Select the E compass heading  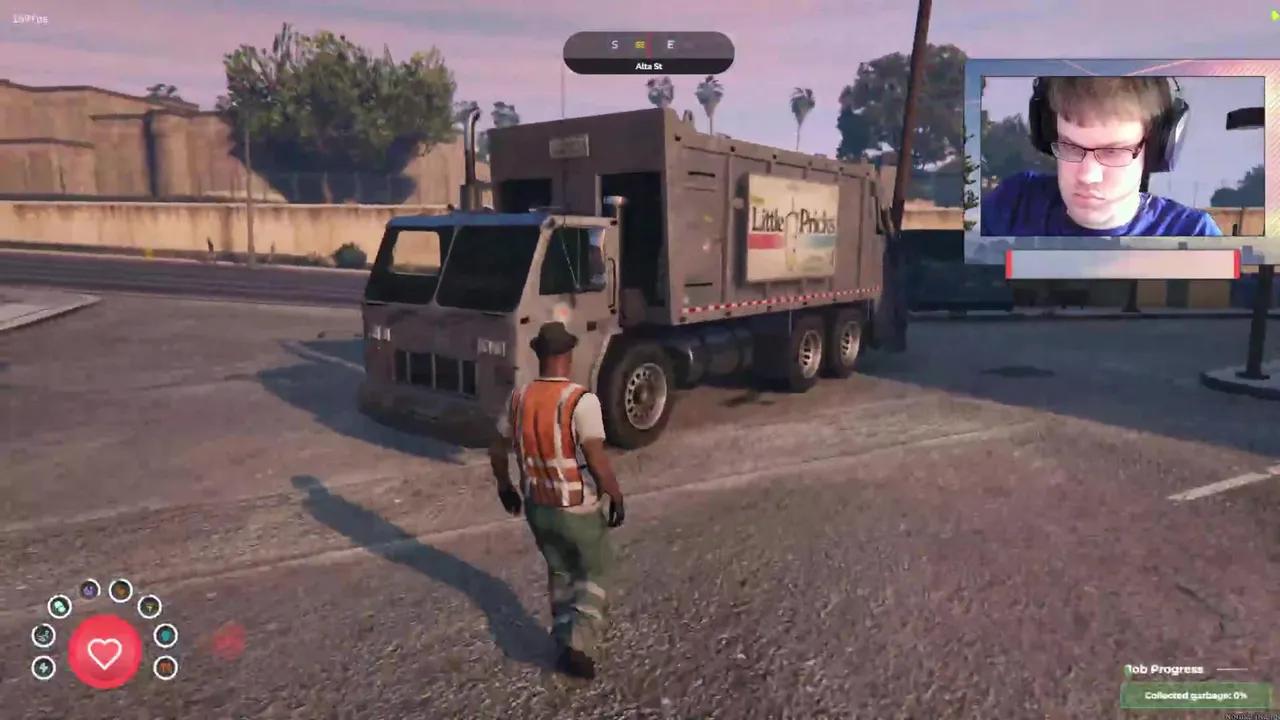coord(670,45)
